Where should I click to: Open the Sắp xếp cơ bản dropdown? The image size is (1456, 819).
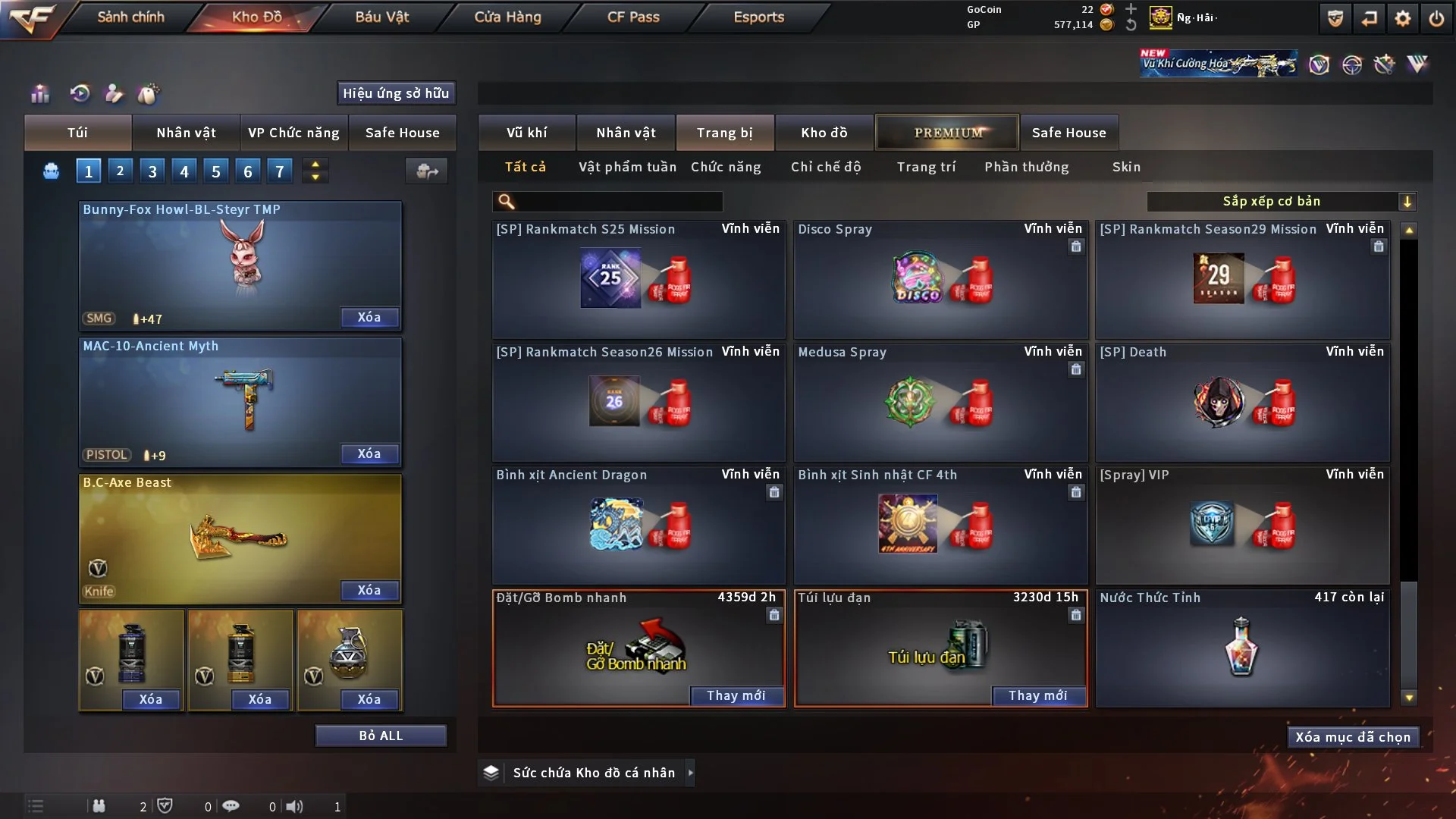click(1281, 202)
